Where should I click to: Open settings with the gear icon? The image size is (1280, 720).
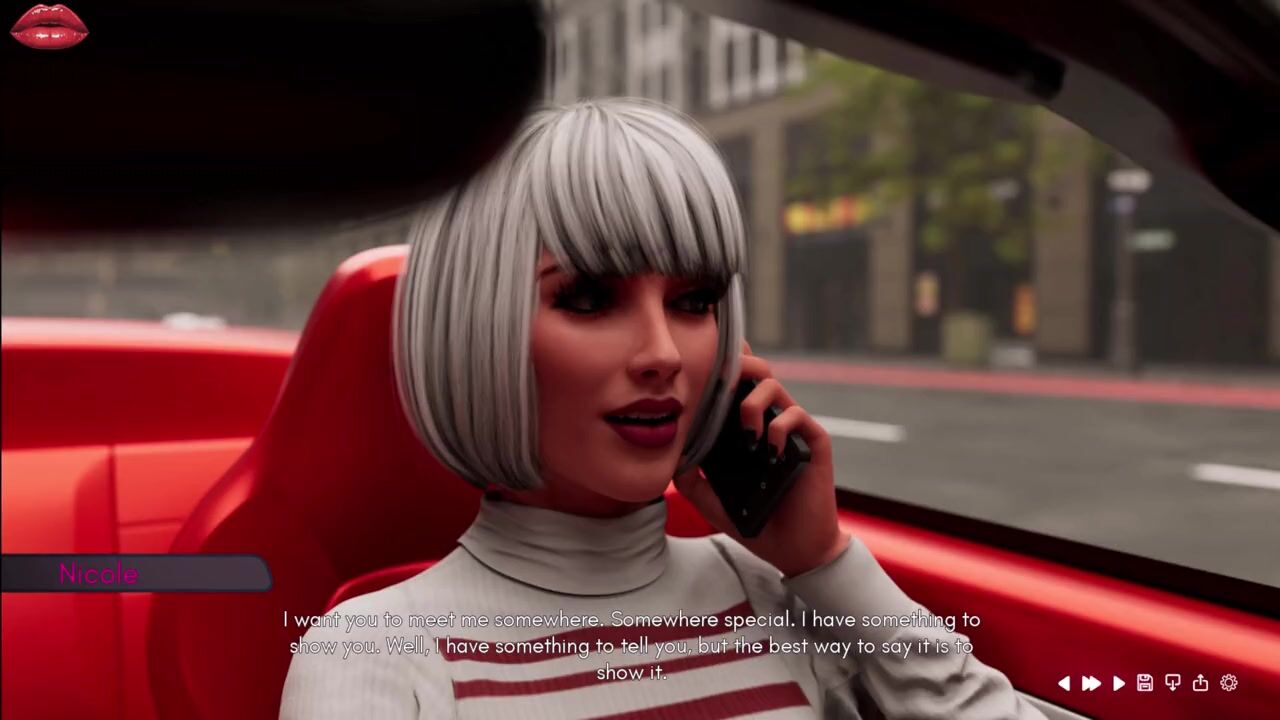[1229, 683]
